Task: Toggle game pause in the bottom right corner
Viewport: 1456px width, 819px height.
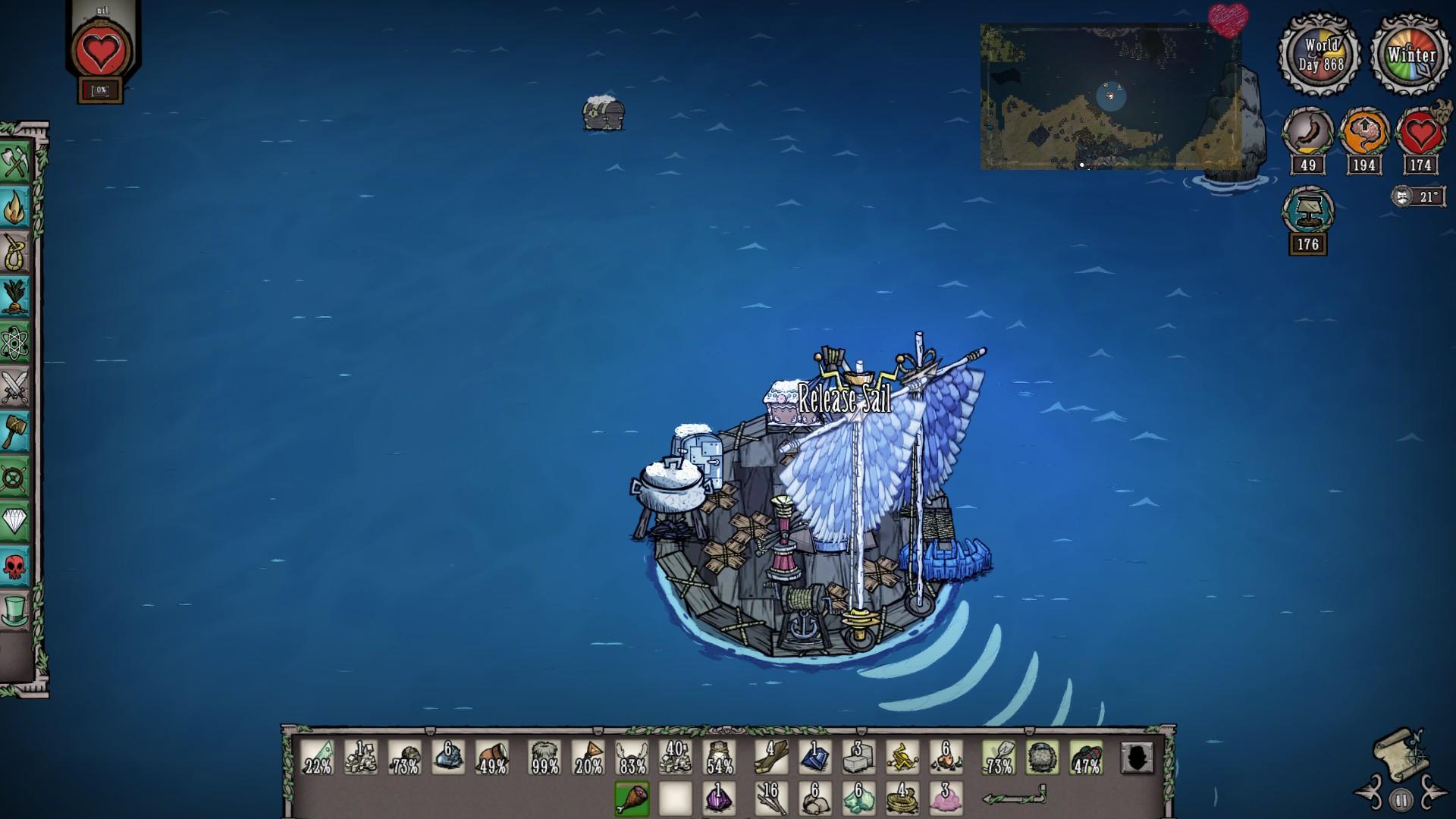Action: [x=1401, y=799]
